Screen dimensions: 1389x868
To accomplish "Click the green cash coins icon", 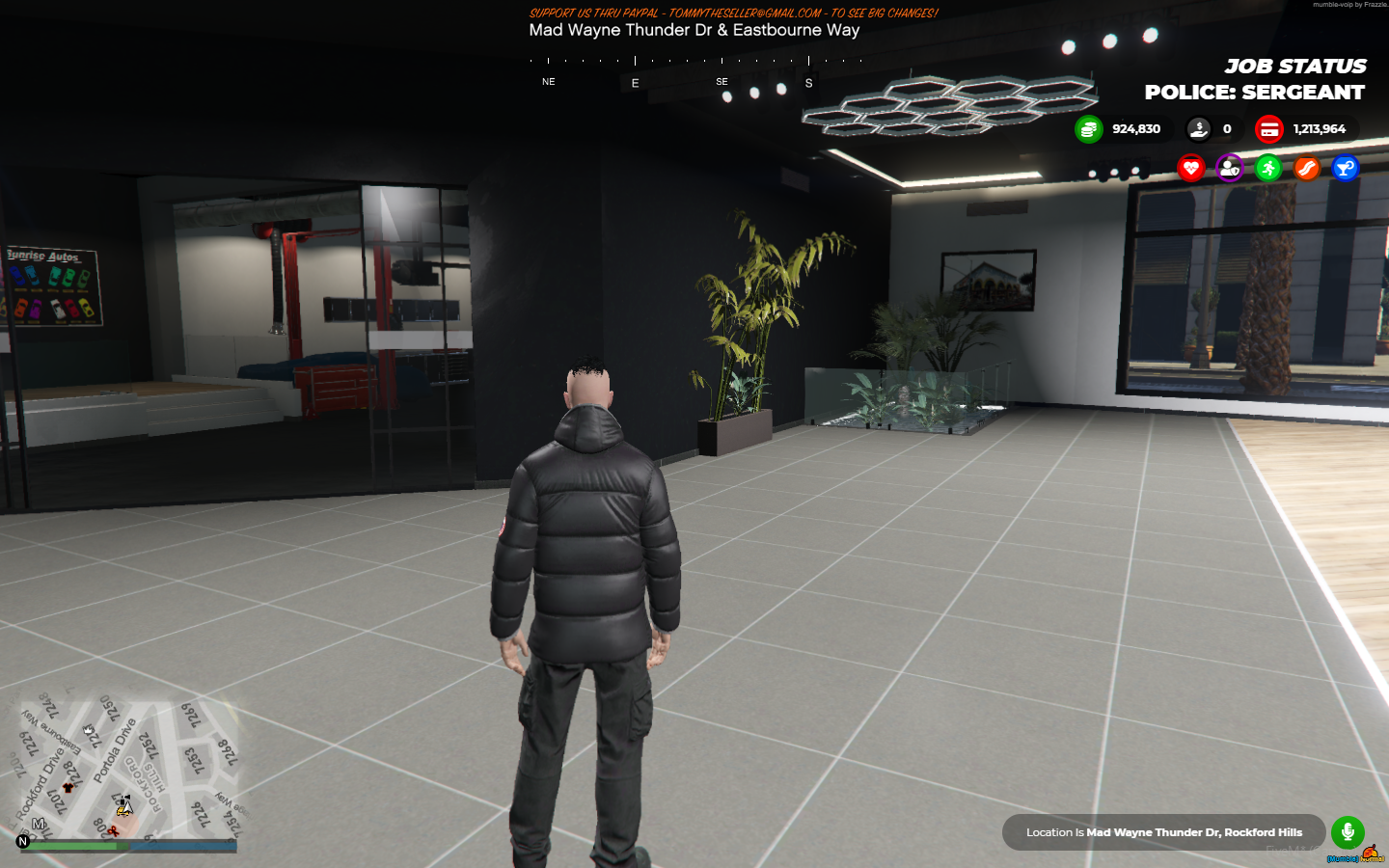I will tap(1089, 128).
